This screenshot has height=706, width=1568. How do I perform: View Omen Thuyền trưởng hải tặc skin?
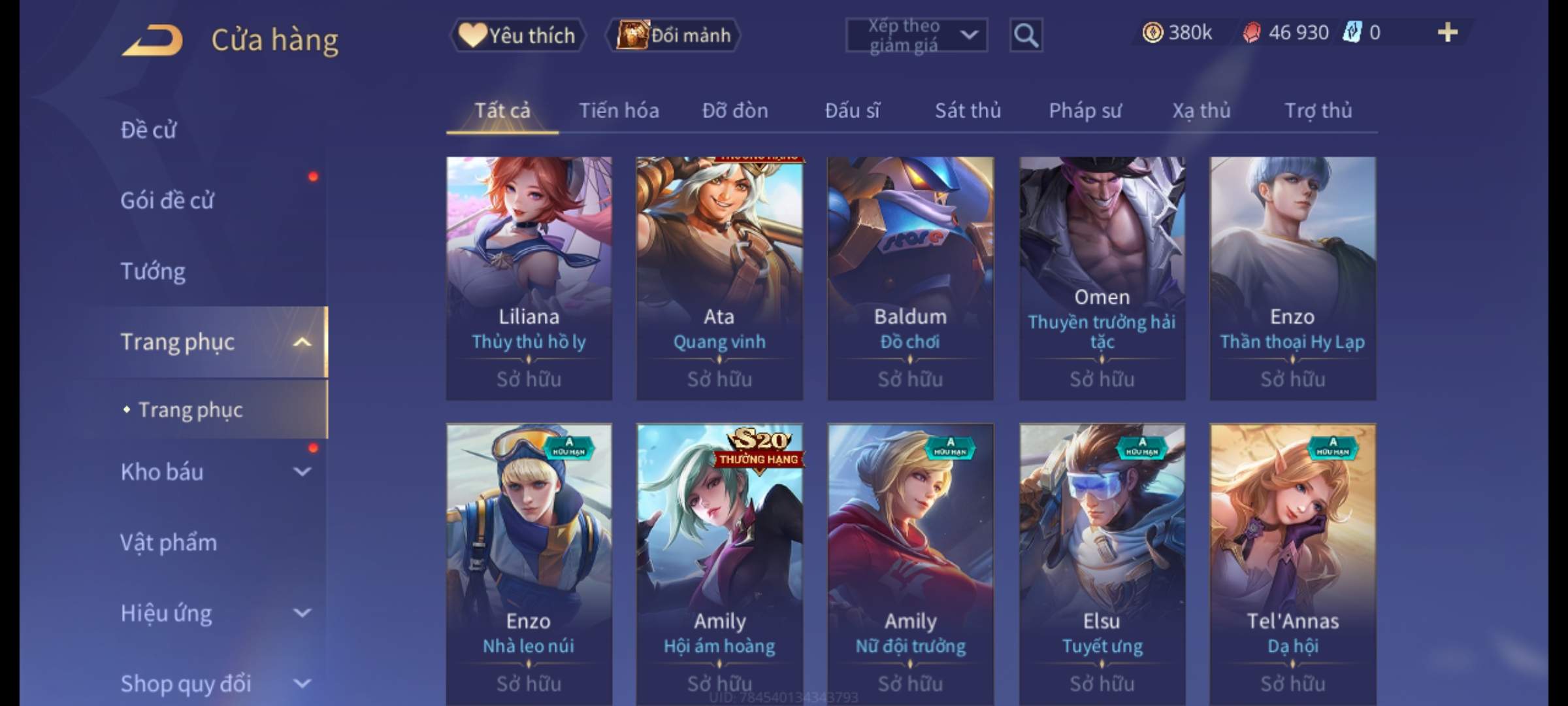tap(1102, 278)
